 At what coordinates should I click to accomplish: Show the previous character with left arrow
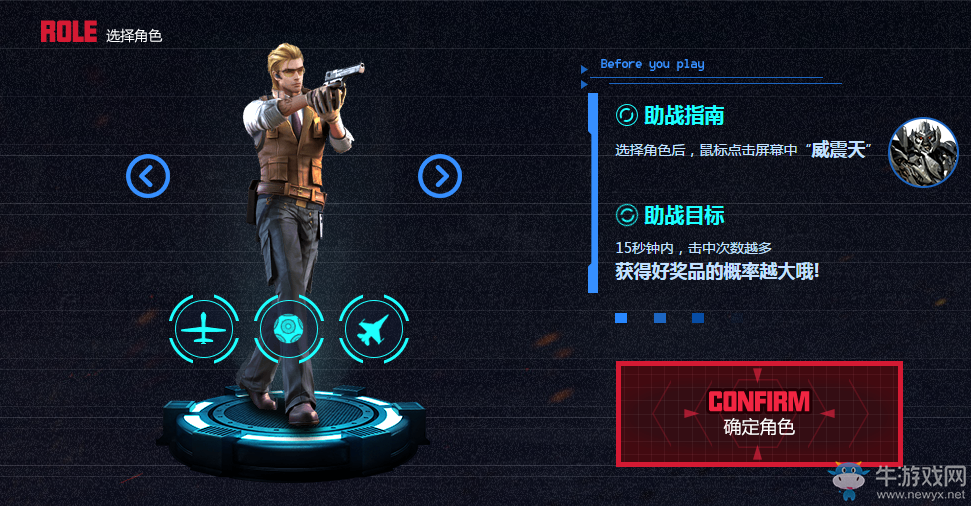(x=148, y=176)
